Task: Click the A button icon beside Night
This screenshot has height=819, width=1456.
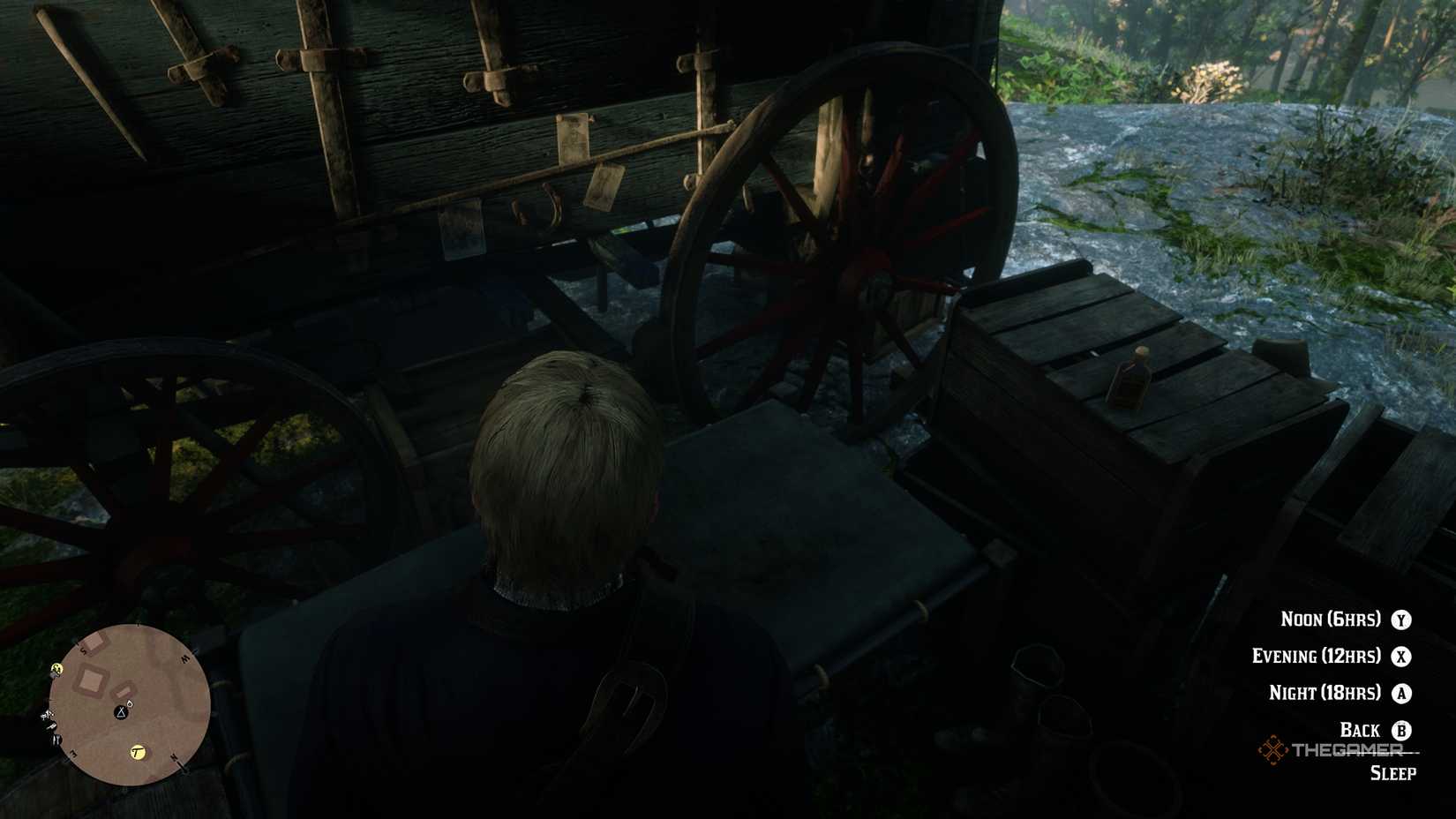Action: [x=1402, y=694]
